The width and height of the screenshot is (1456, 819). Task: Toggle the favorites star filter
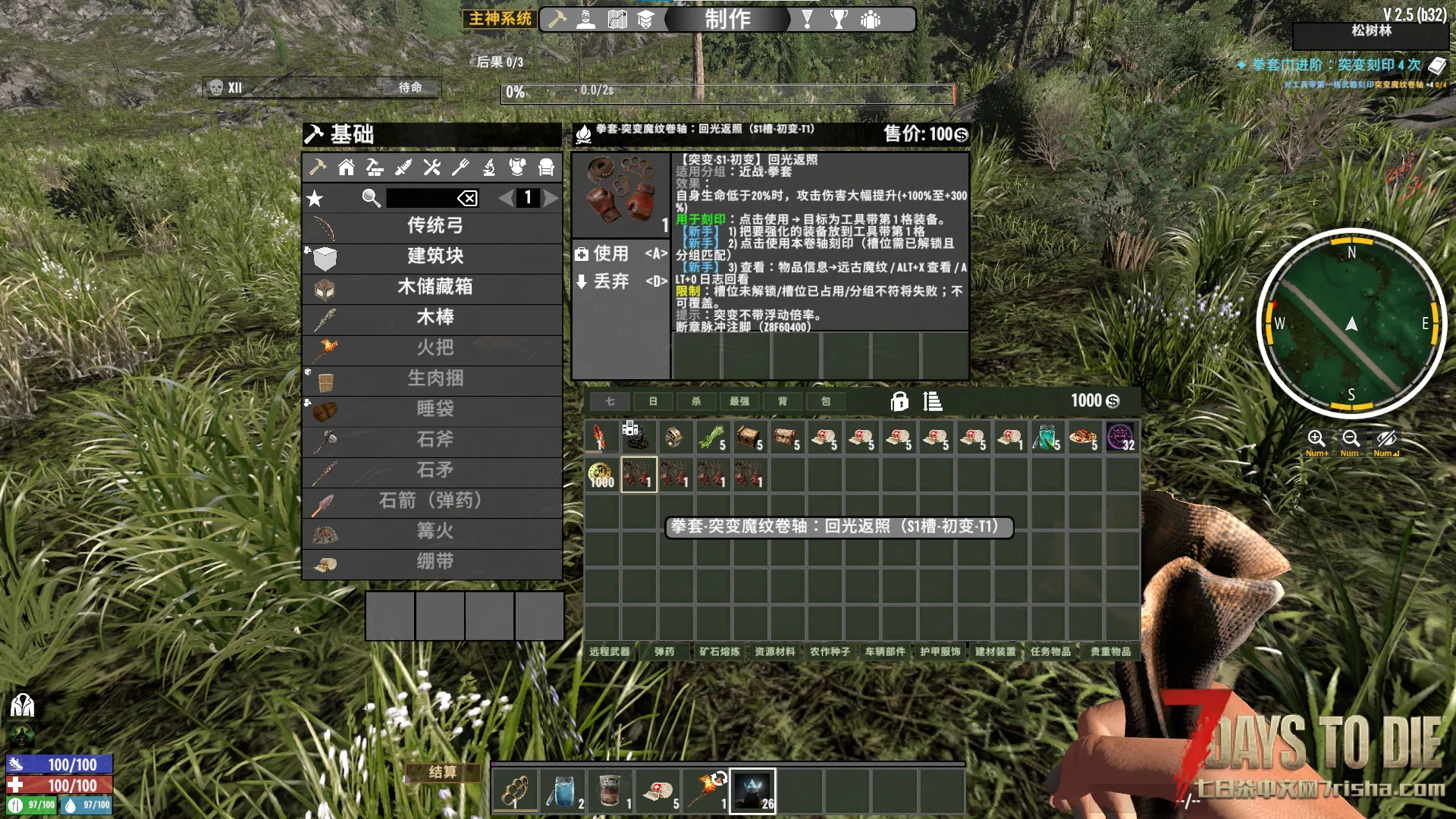[x=315, y=199]
